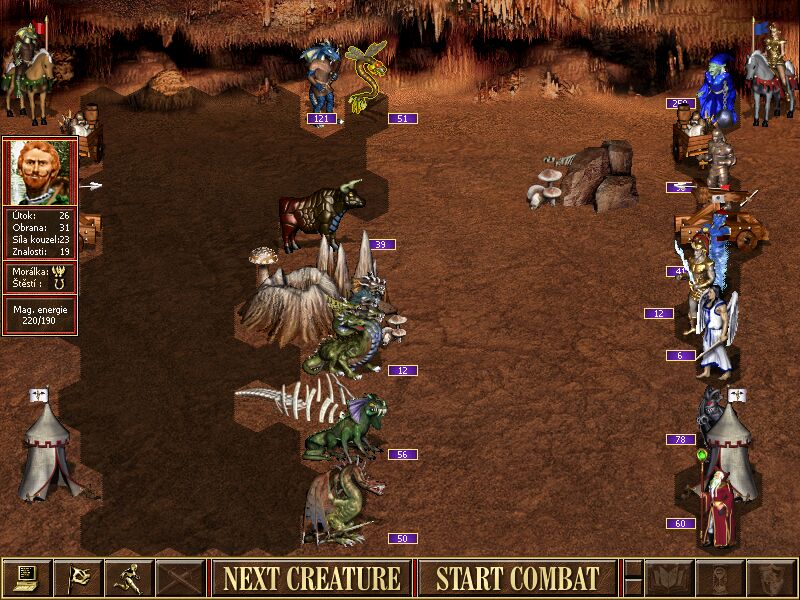Retreat with the running man button
This screenshot has height=600, width=800.
point(128,578)
